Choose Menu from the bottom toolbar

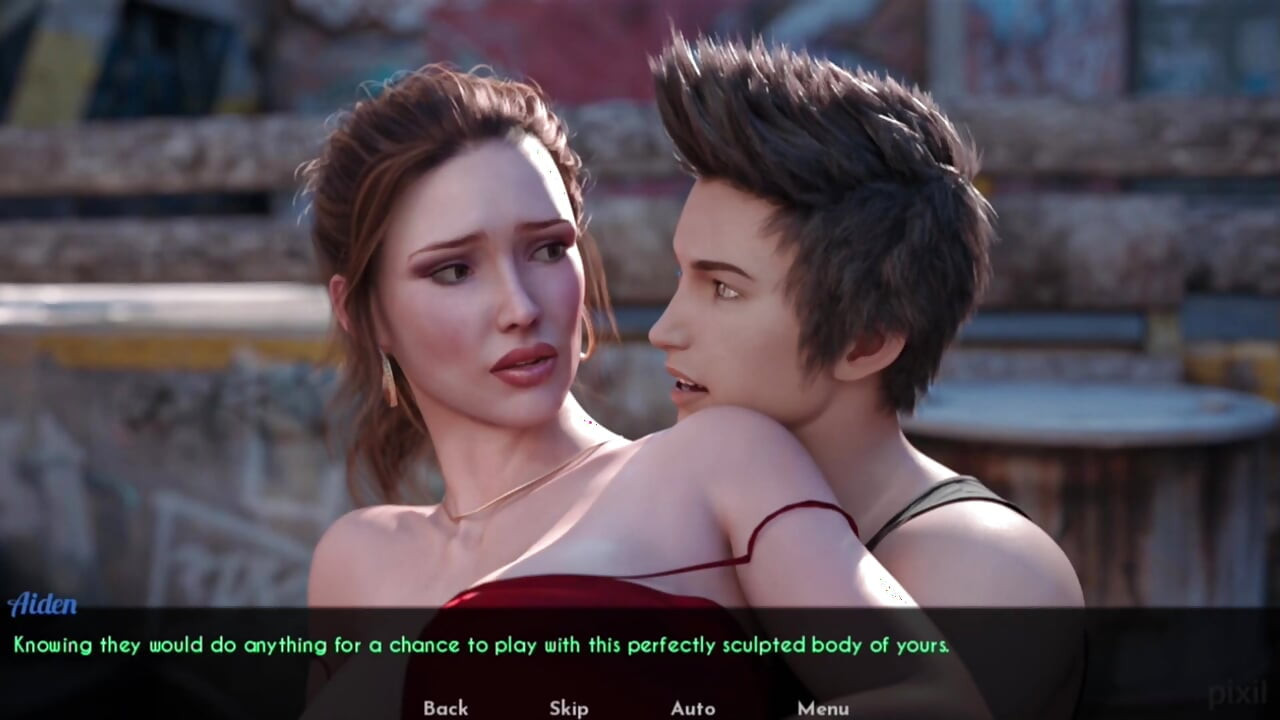[x=823, y=708]
